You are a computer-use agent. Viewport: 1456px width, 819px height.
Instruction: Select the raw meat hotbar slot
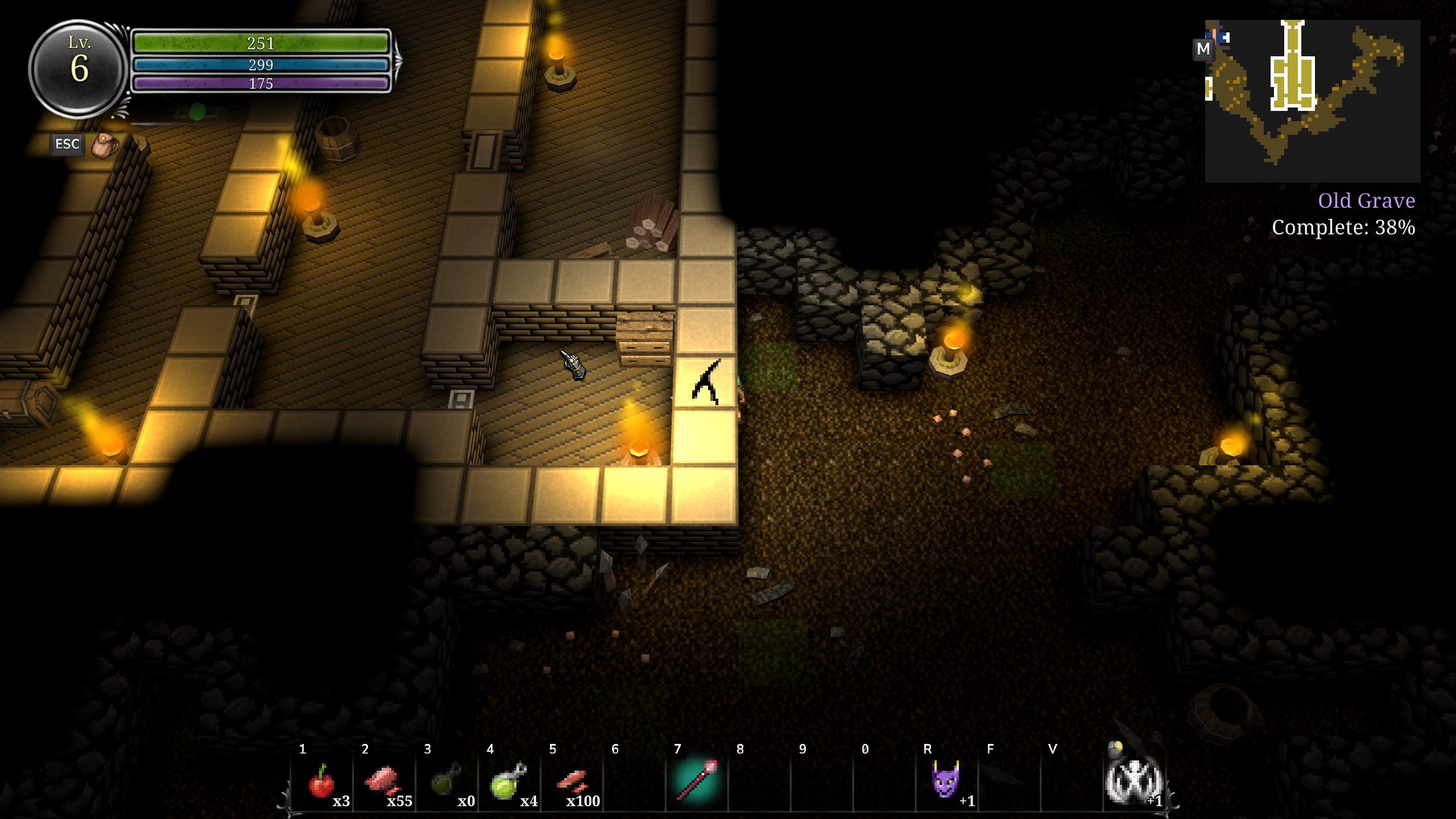[x=384, y=783]
